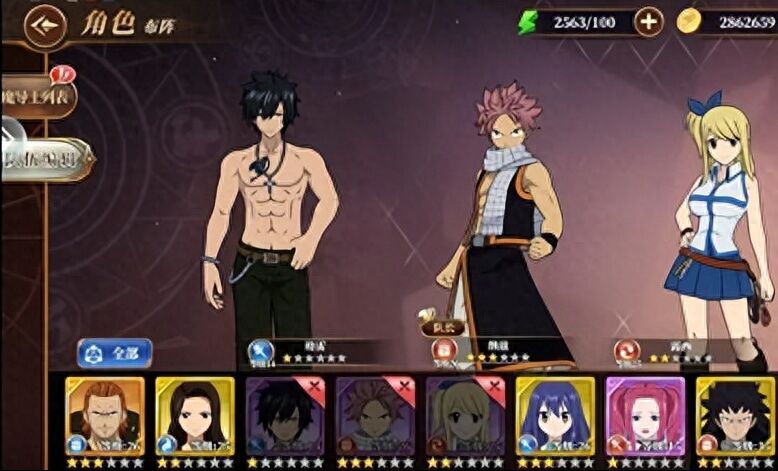Select Lucy's portrait in the roster
Viewport: 778px width, 471px height.
pyautogui.click(x=464, y=415)
